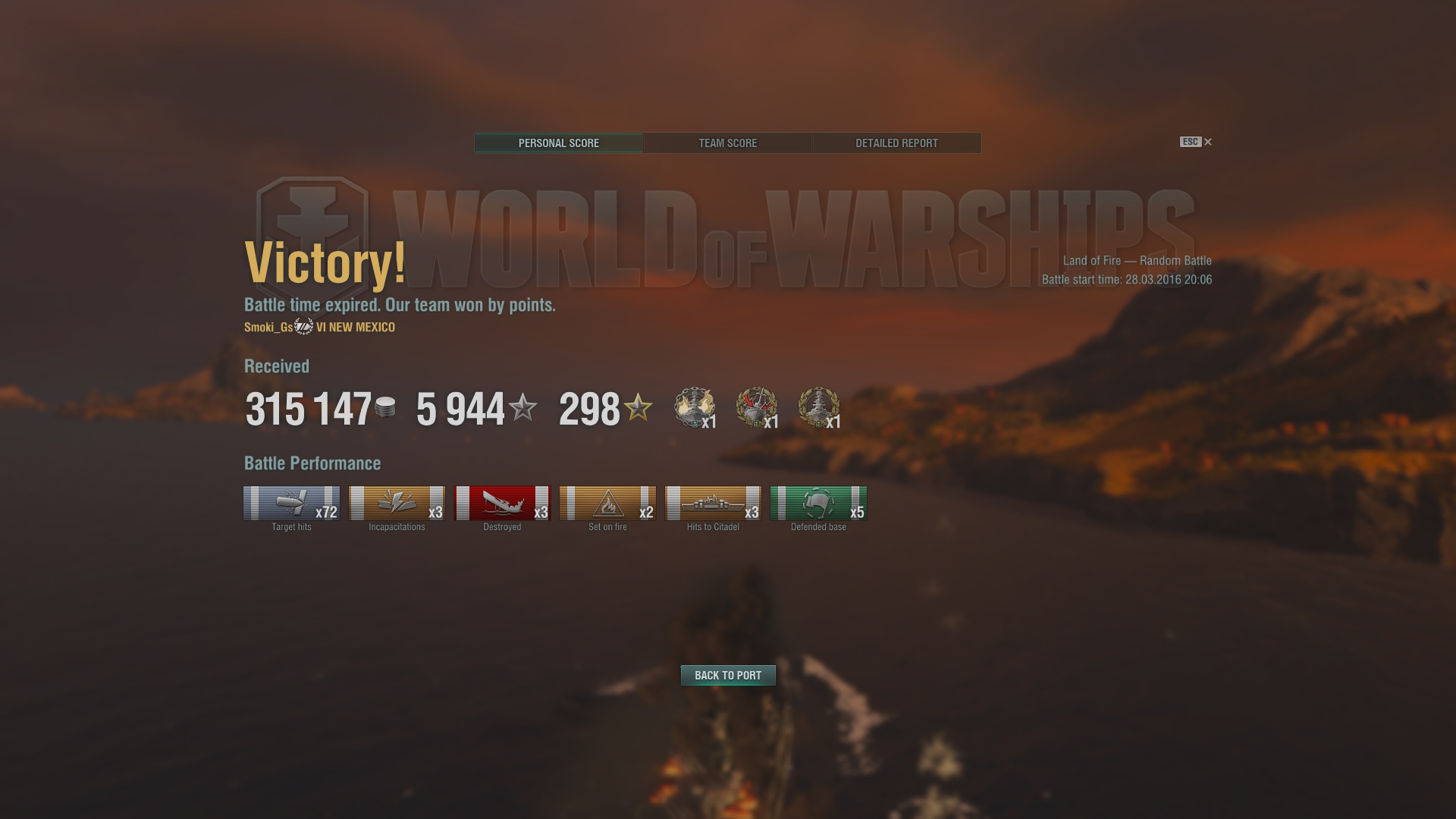1456x819 pixels.
Task: Close the battle results screen
Action: 1207,142
